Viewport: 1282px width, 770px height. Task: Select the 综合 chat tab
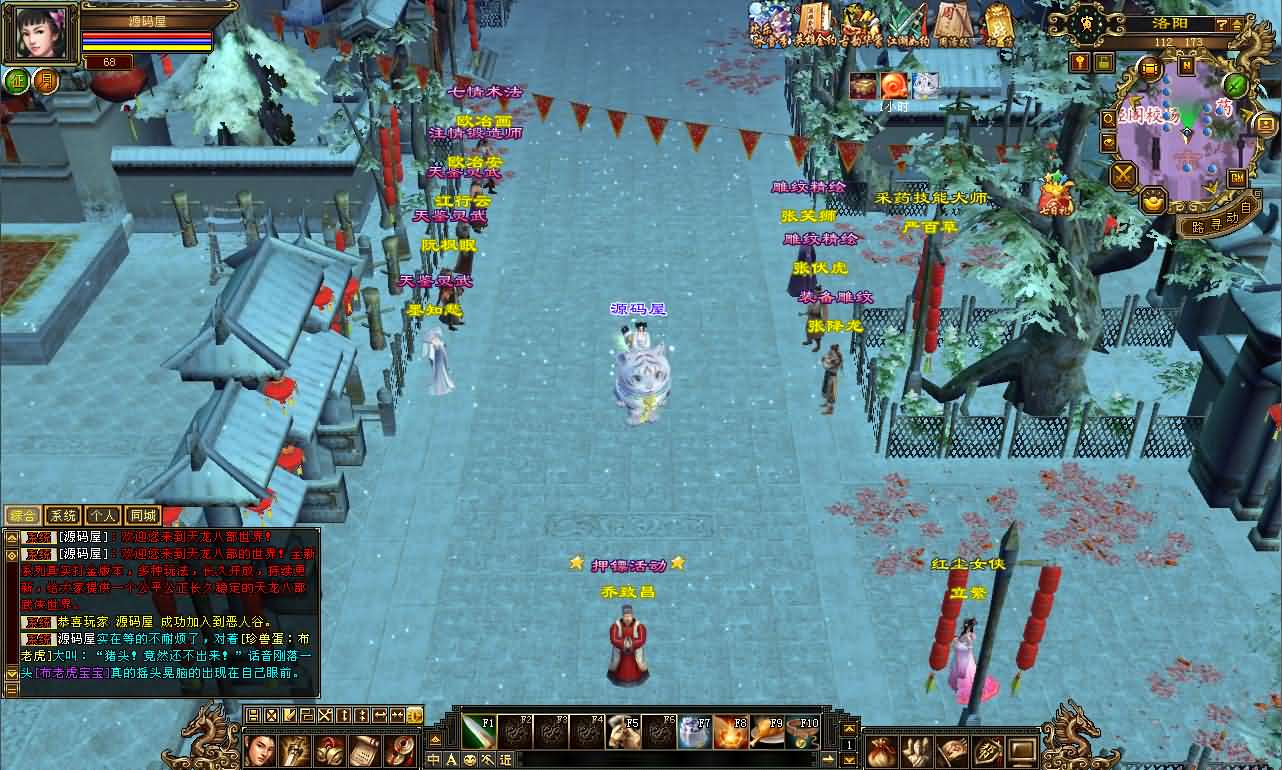pos(22,516)
